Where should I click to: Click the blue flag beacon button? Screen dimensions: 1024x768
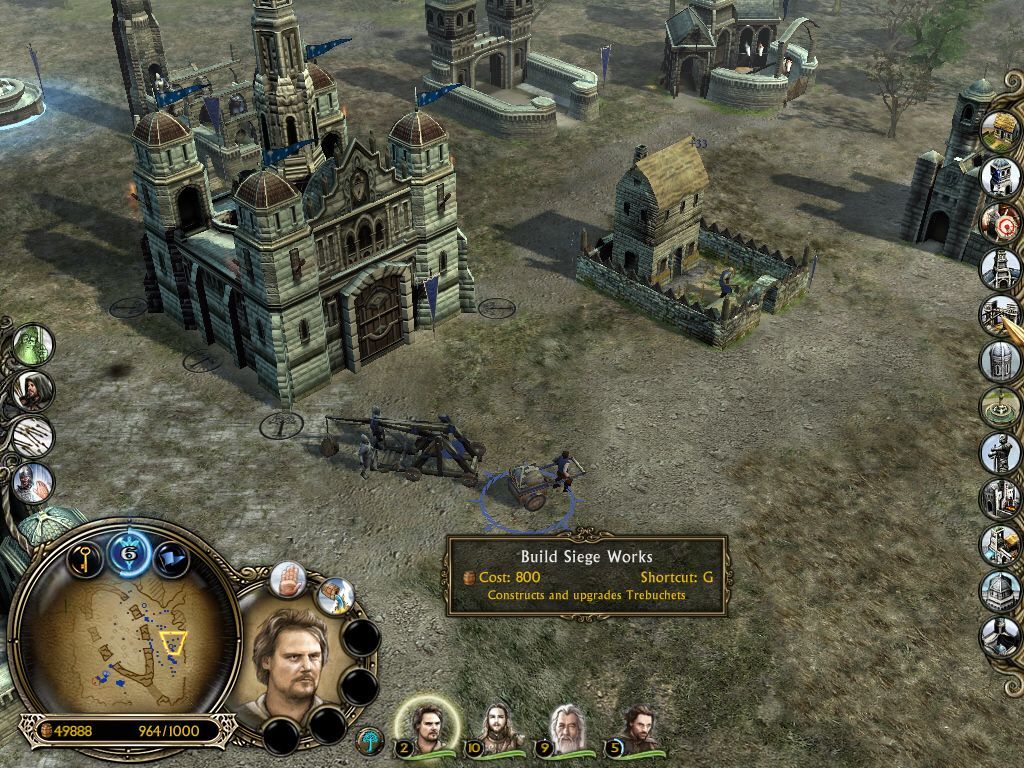click(x=171, y=556)
